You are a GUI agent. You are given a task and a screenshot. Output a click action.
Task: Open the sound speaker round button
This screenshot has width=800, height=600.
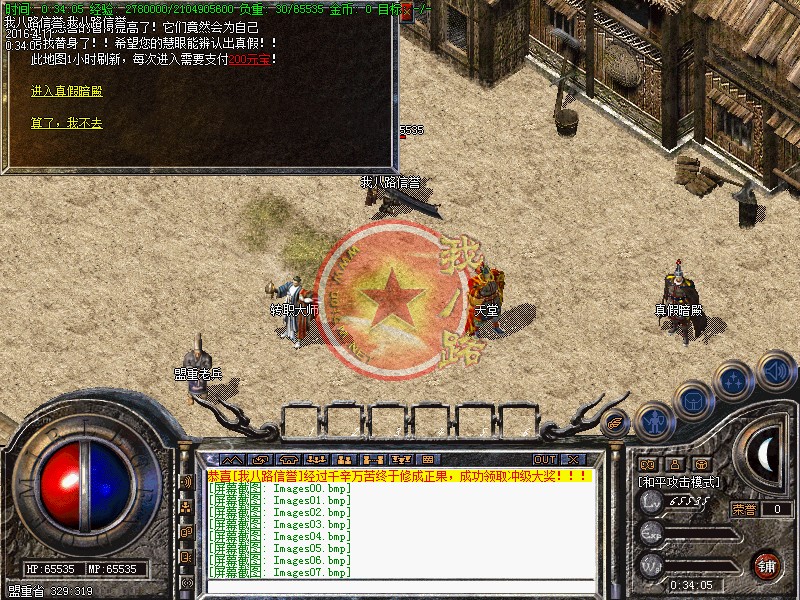tap(776, 372)
